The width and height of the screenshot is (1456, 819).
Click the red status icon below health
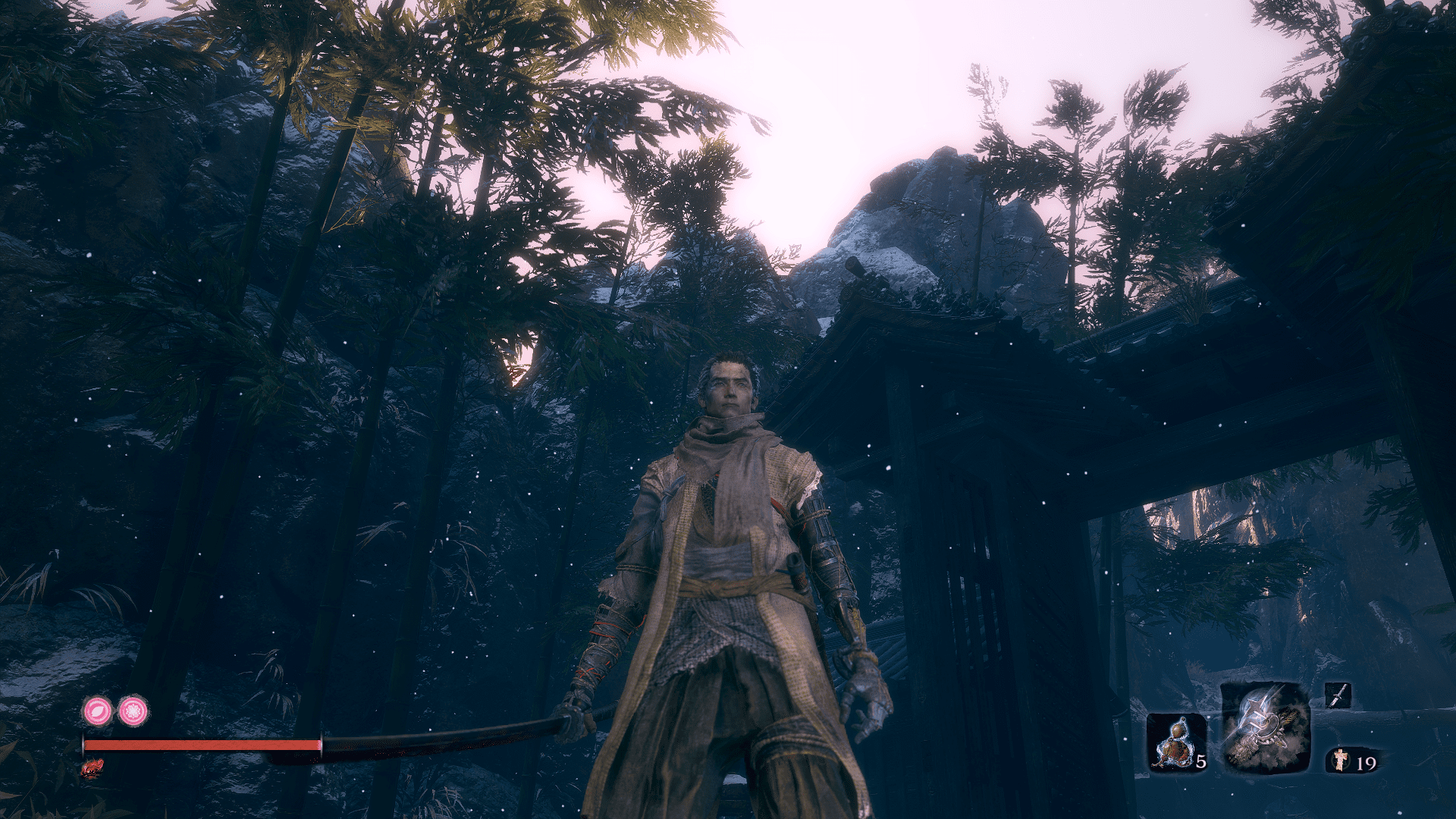[93, 768]
